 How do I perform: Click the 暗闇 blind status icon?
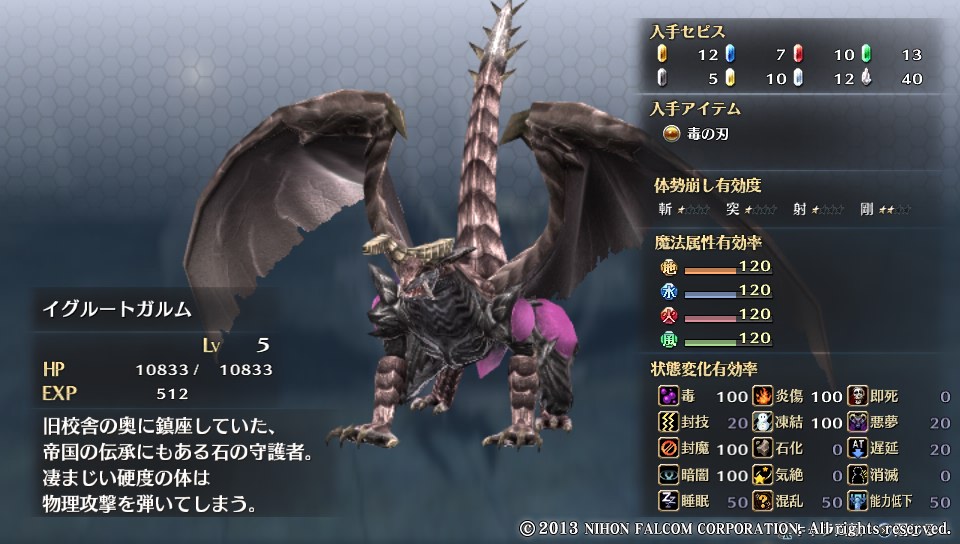click(x=669, y=475)
